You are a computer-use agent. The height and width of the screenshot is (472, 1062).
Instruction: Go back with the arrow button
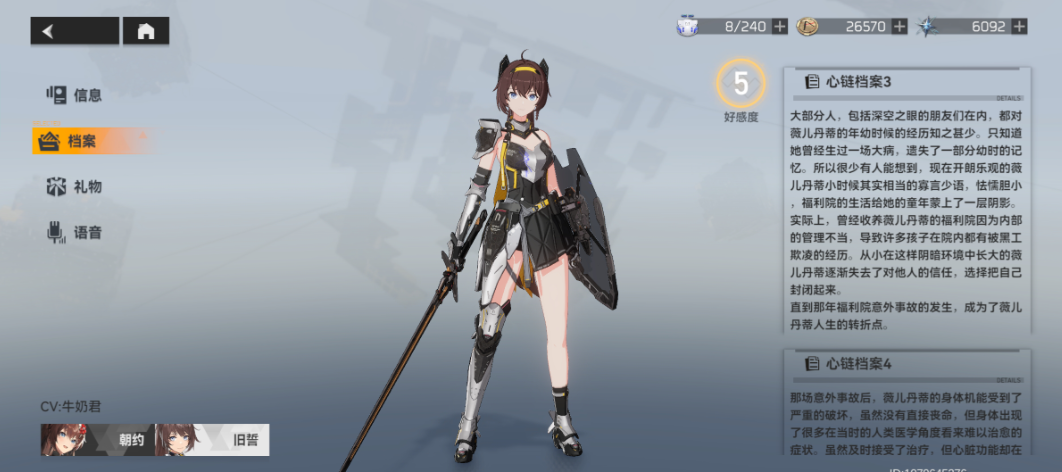click(74, 31)
